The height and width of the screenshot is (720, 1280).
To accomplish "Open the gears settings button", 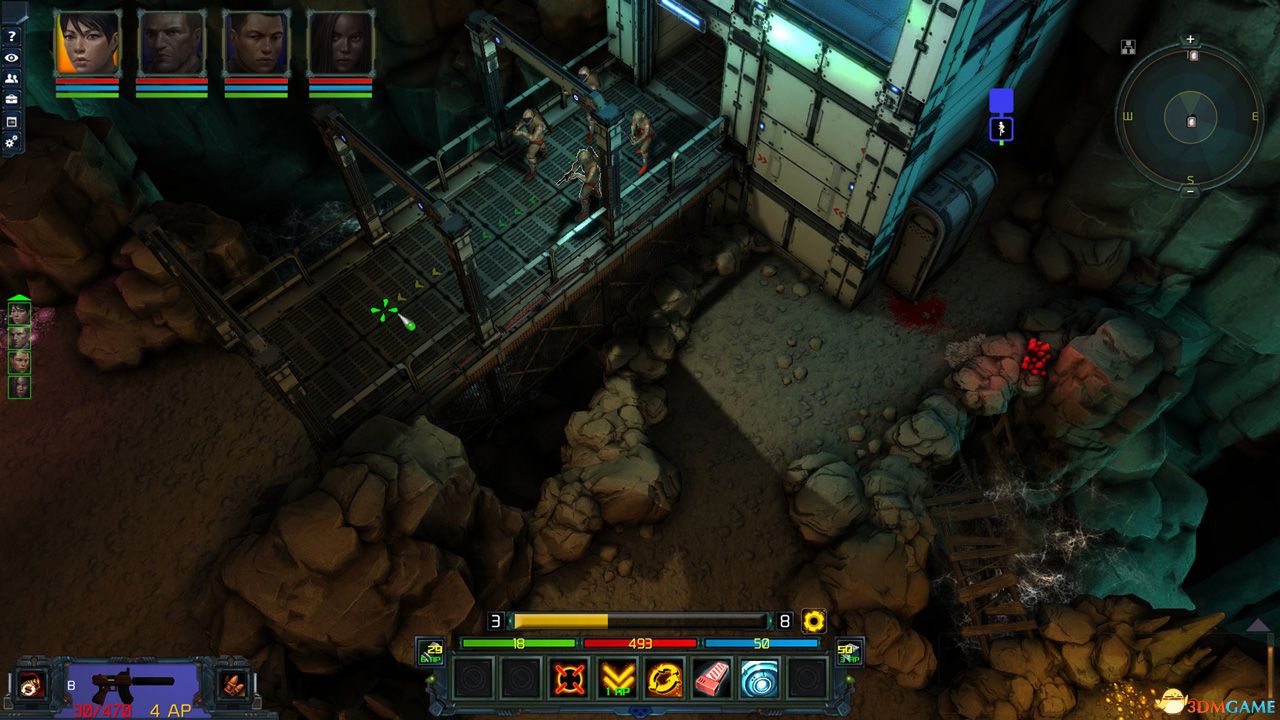I will coord(12,143).
